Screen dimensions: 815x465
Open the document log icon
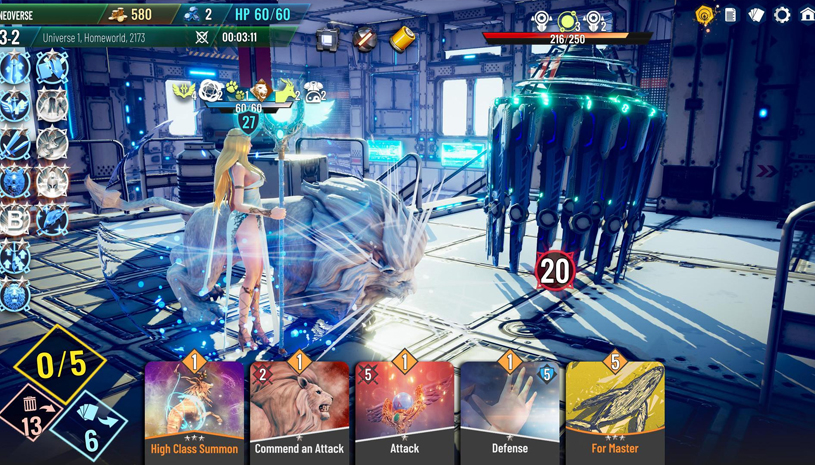click(x=731, y=15)
